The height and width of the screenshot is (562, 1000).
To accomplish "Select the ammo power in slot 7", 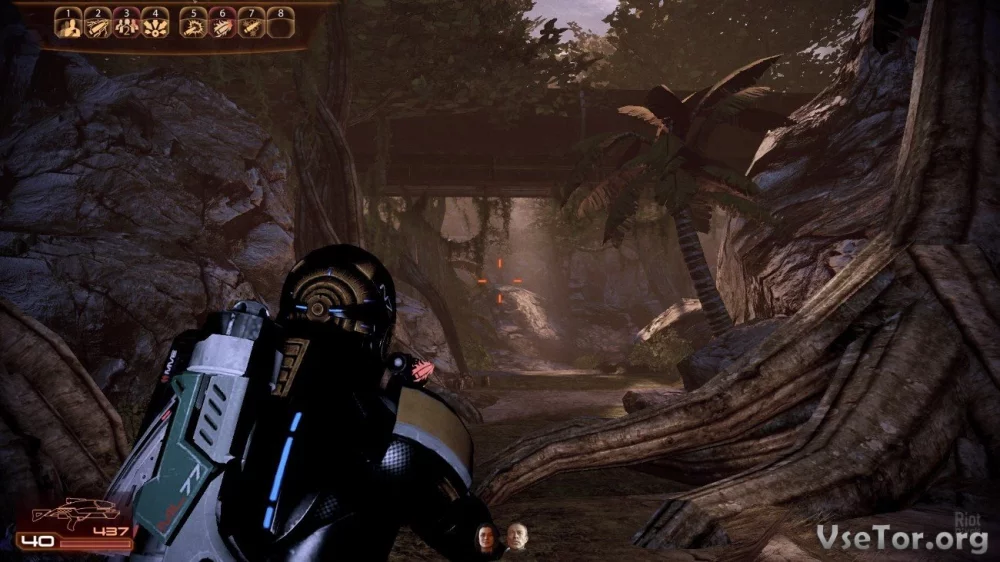I will coord(251,25).
